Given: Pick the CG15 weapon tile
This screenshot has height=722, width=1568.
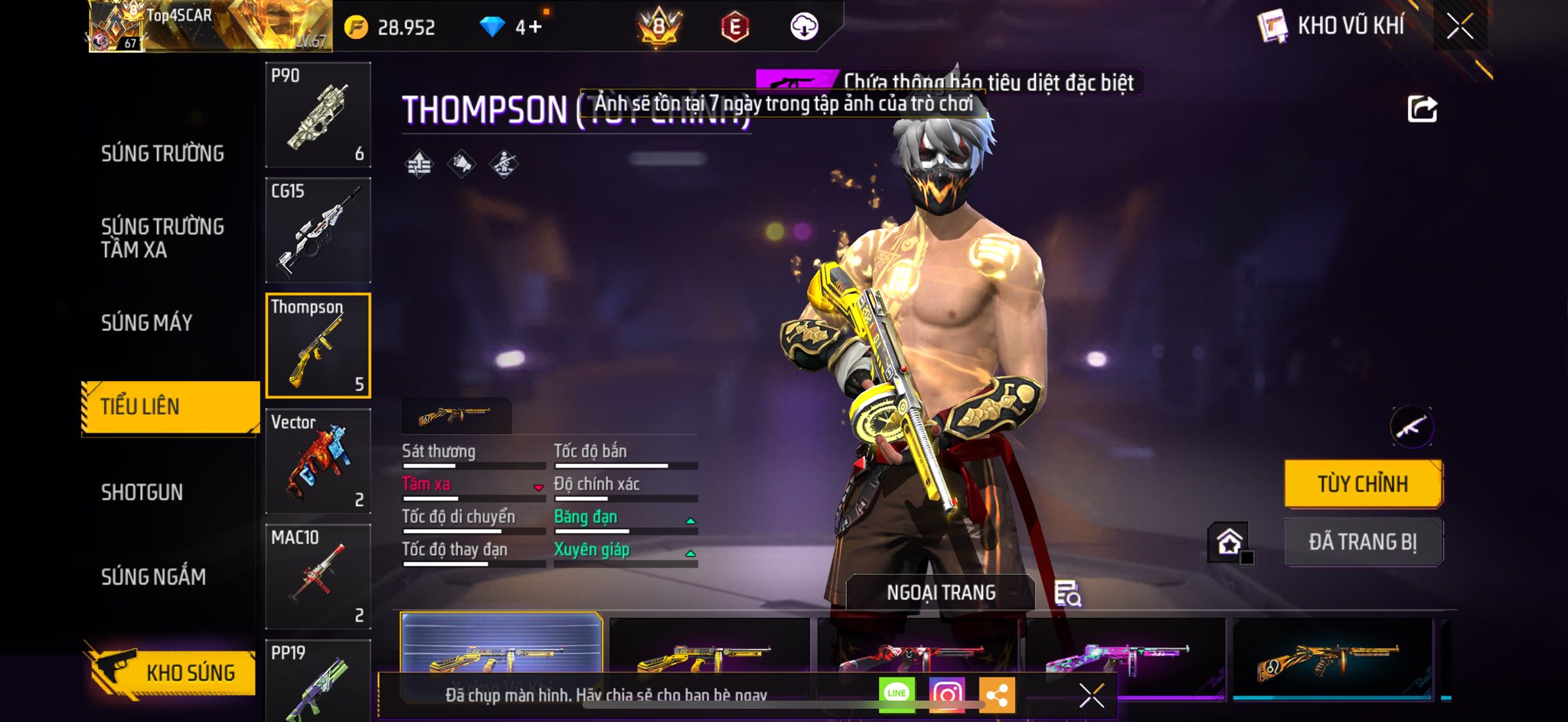Looking at the screenshot, I should pos(318,230).
